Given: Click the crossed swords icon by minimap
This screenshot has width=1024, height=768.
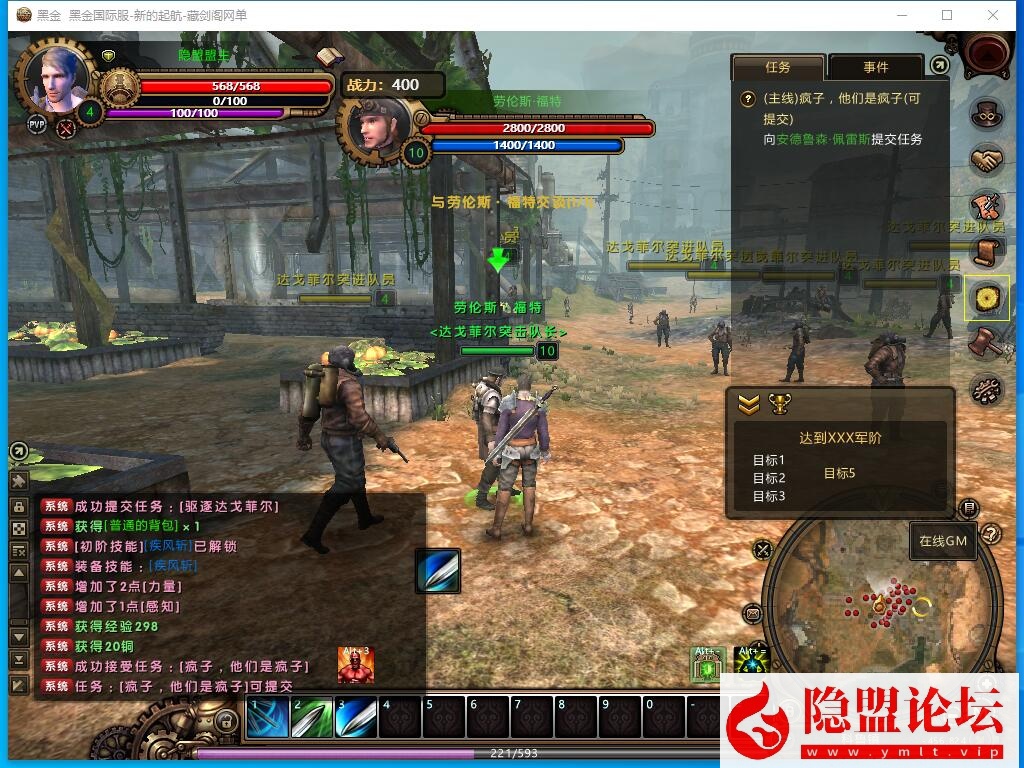Looking at the screenshot, I should pos(763,549).
